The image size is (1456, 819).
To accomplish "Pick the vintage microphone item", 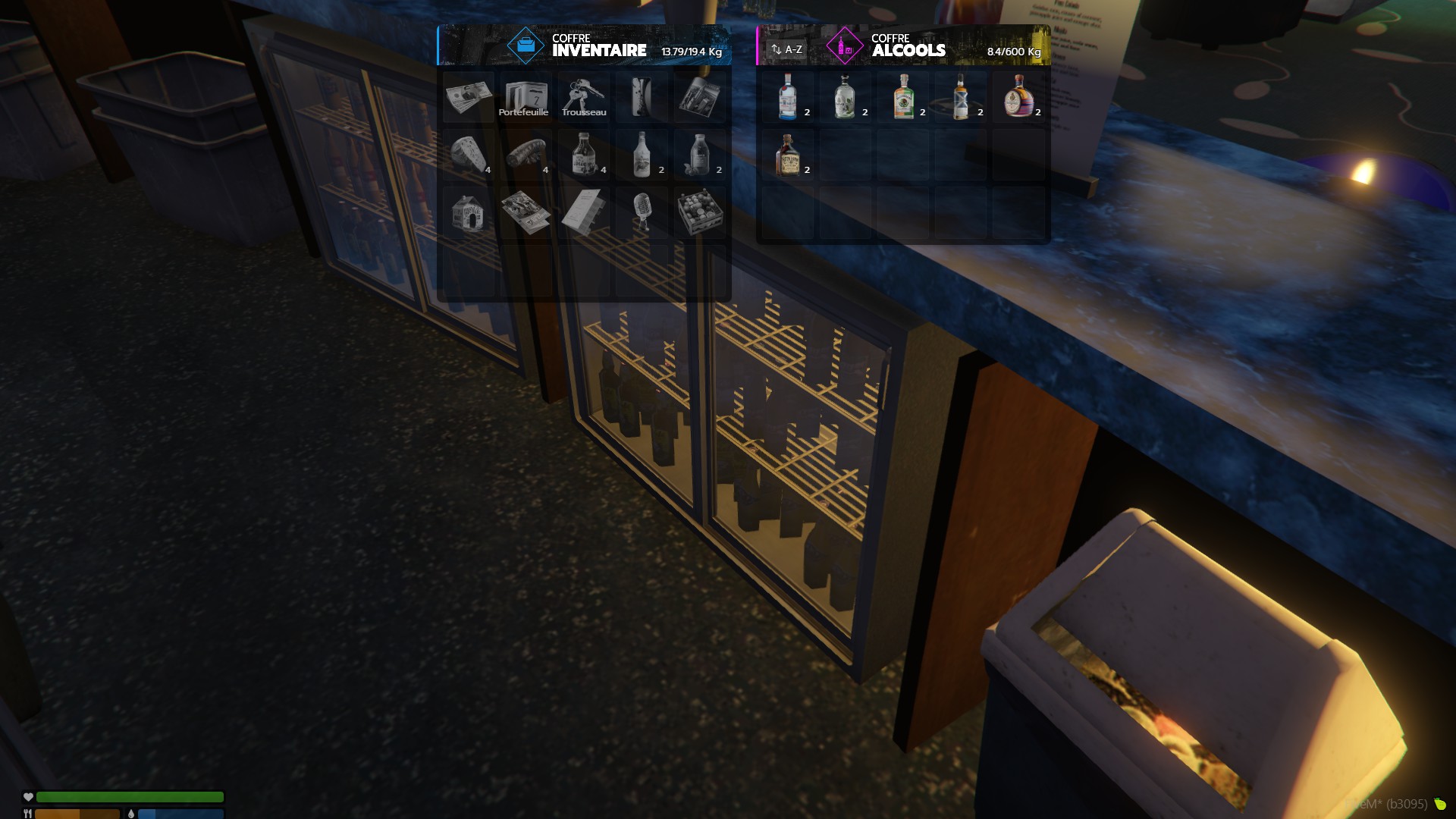I will (x=642, y=212).
